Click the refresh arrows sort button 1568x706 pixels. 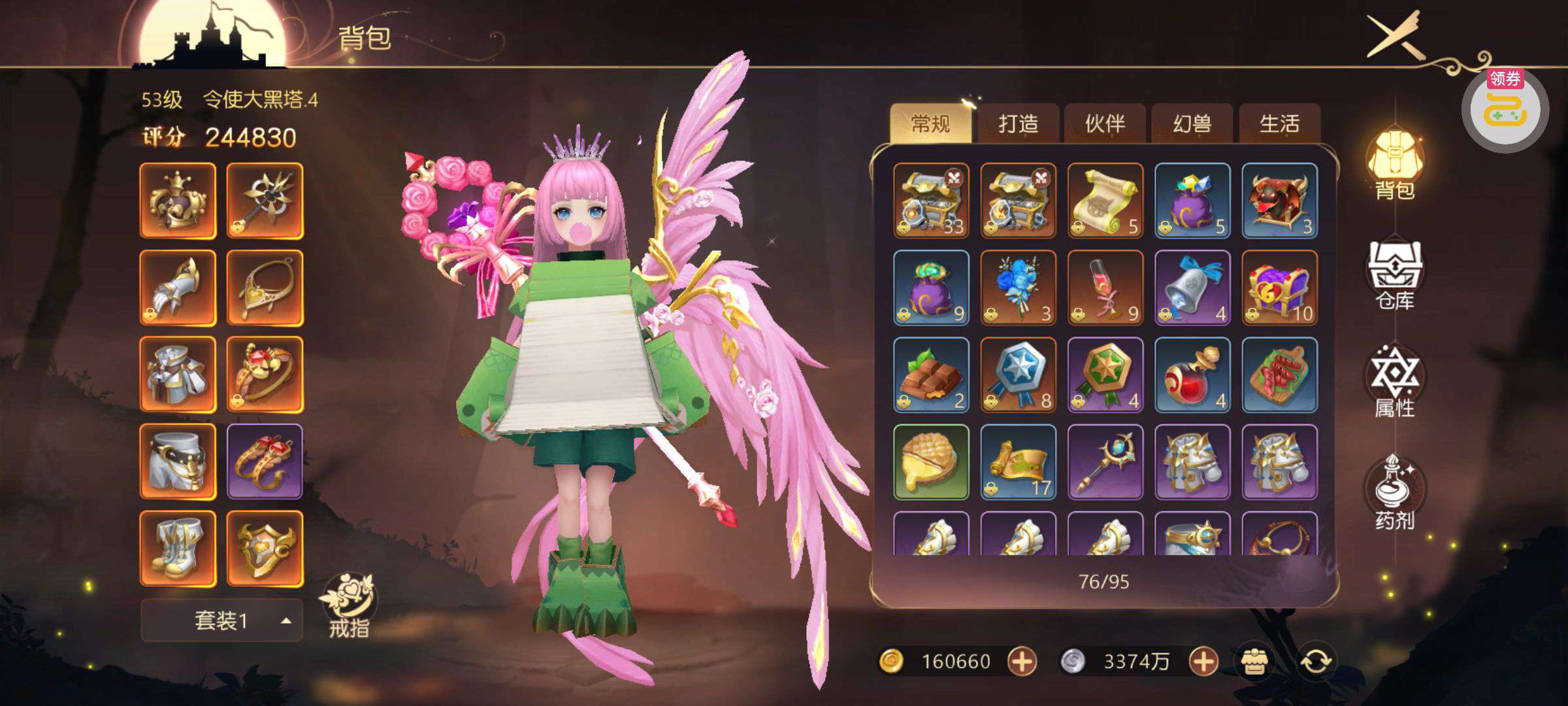1316,662
